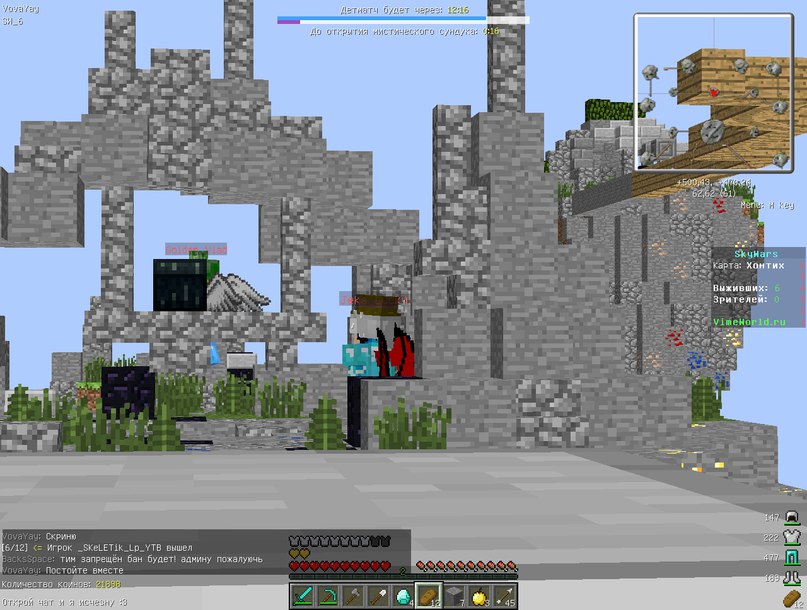Click the iron boots armor status icon
The height and width of the screenshot is (610, 807).
click(x=793, y=578)
